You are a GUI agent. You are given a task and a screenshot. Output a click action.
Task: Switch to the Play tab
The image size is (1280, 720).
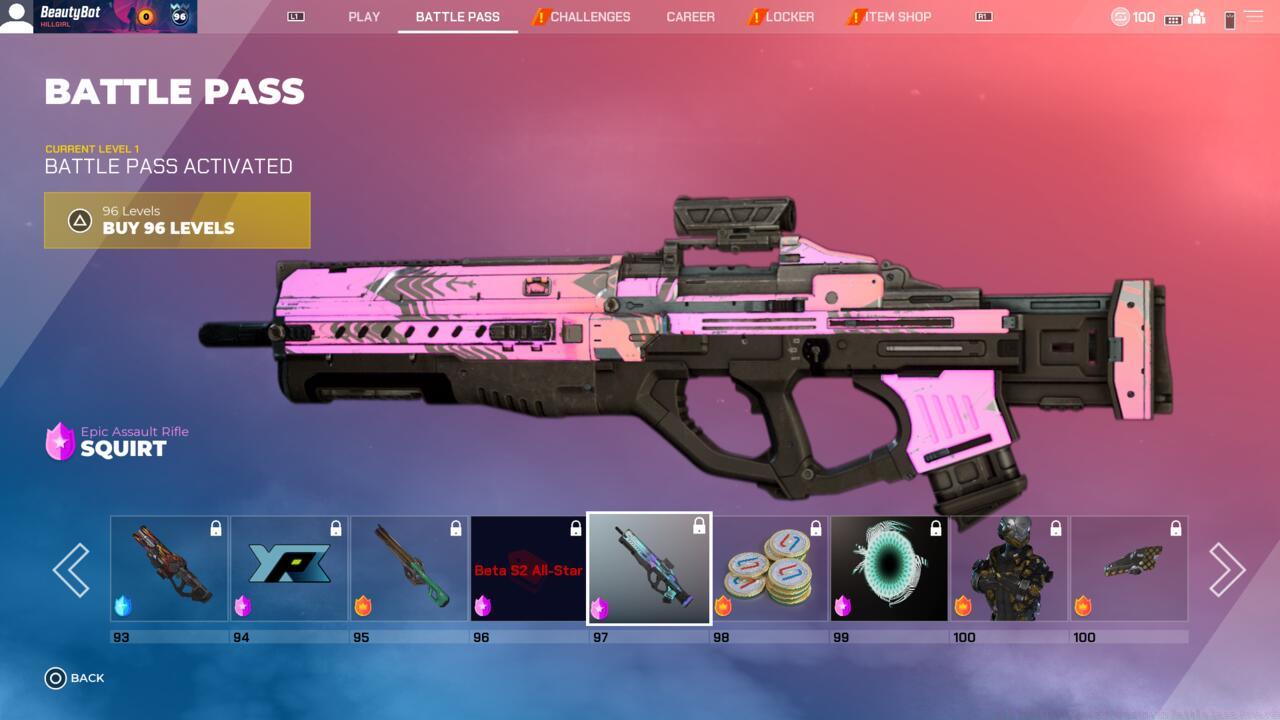pyautogui.click(x=364, y=17)
